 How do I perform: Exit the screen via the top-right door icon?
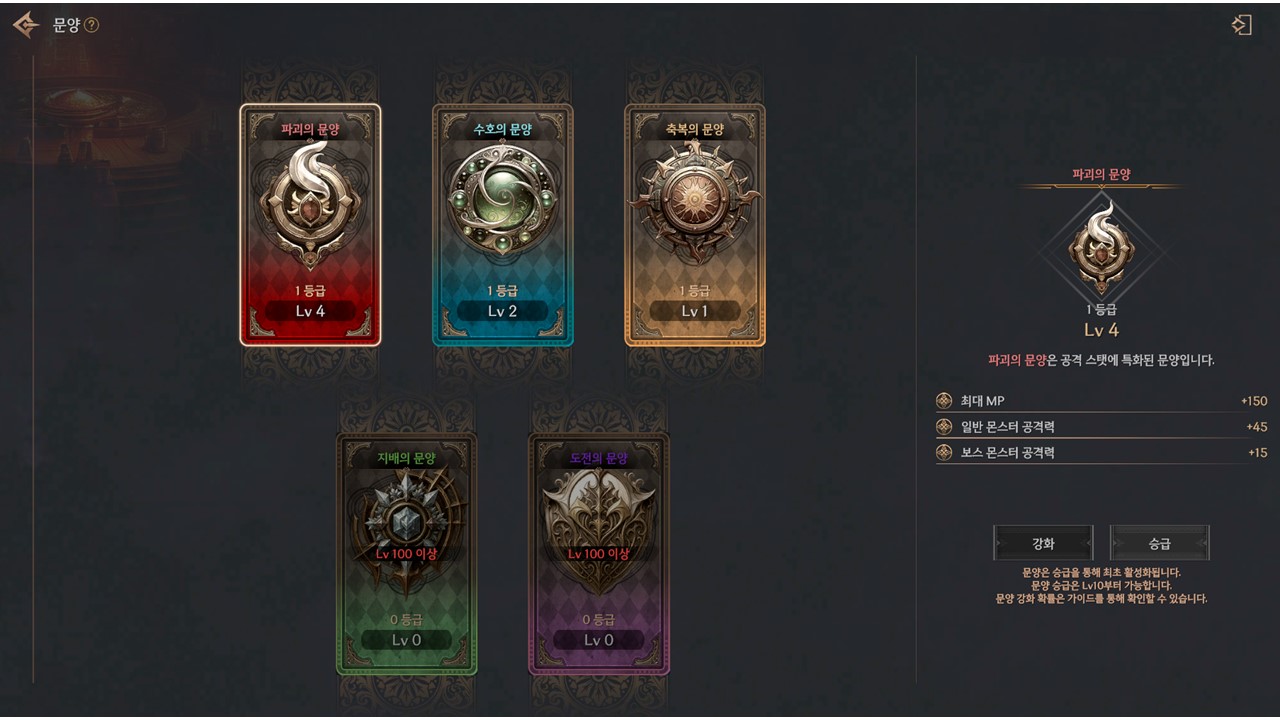(x=1241, y=25)
